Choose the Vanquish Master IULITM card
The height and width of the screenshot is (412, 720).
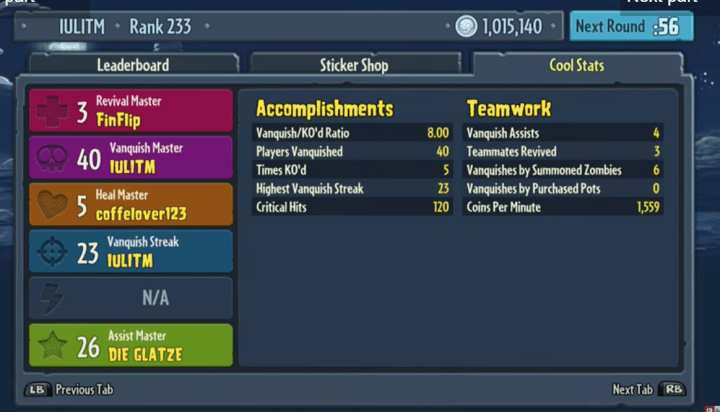131,158
